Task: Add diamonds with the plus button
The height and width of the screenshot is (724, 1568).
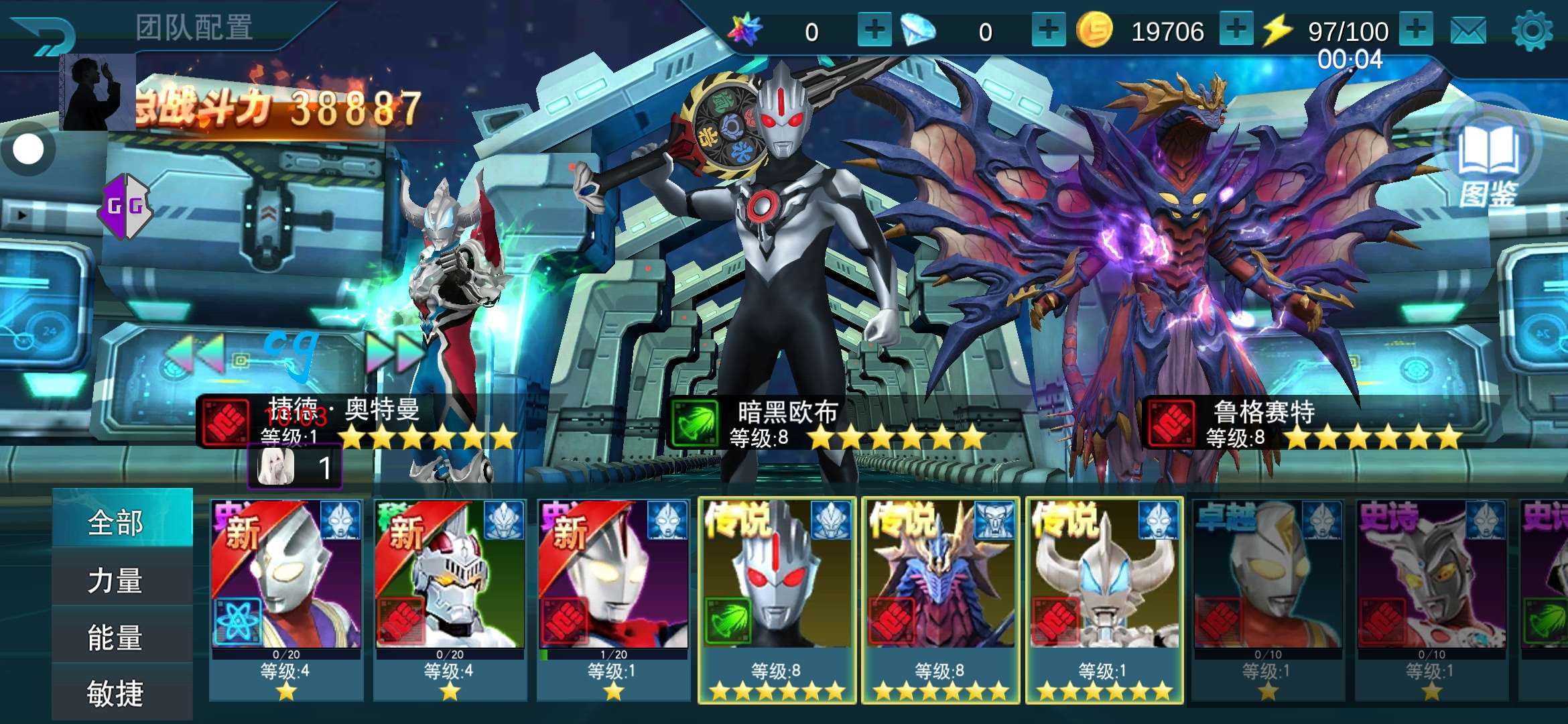Action: (1048, 29)
